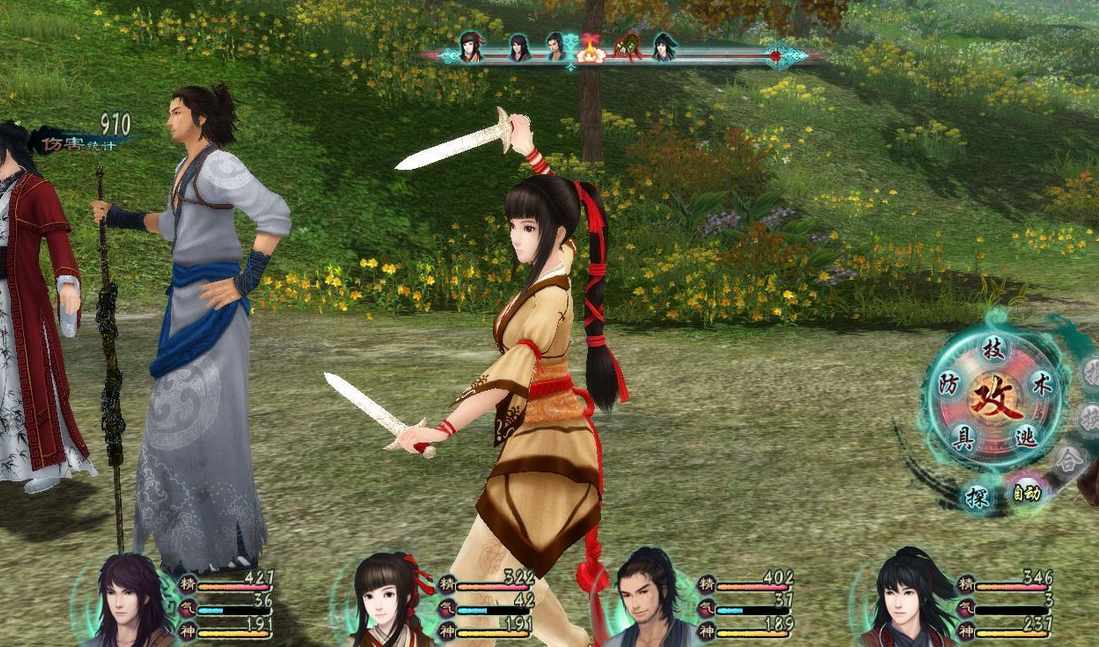This screenshot has height=647, width=1099.
Task: Choose the ponytail man's party portrait
Action: pos(646,602)
